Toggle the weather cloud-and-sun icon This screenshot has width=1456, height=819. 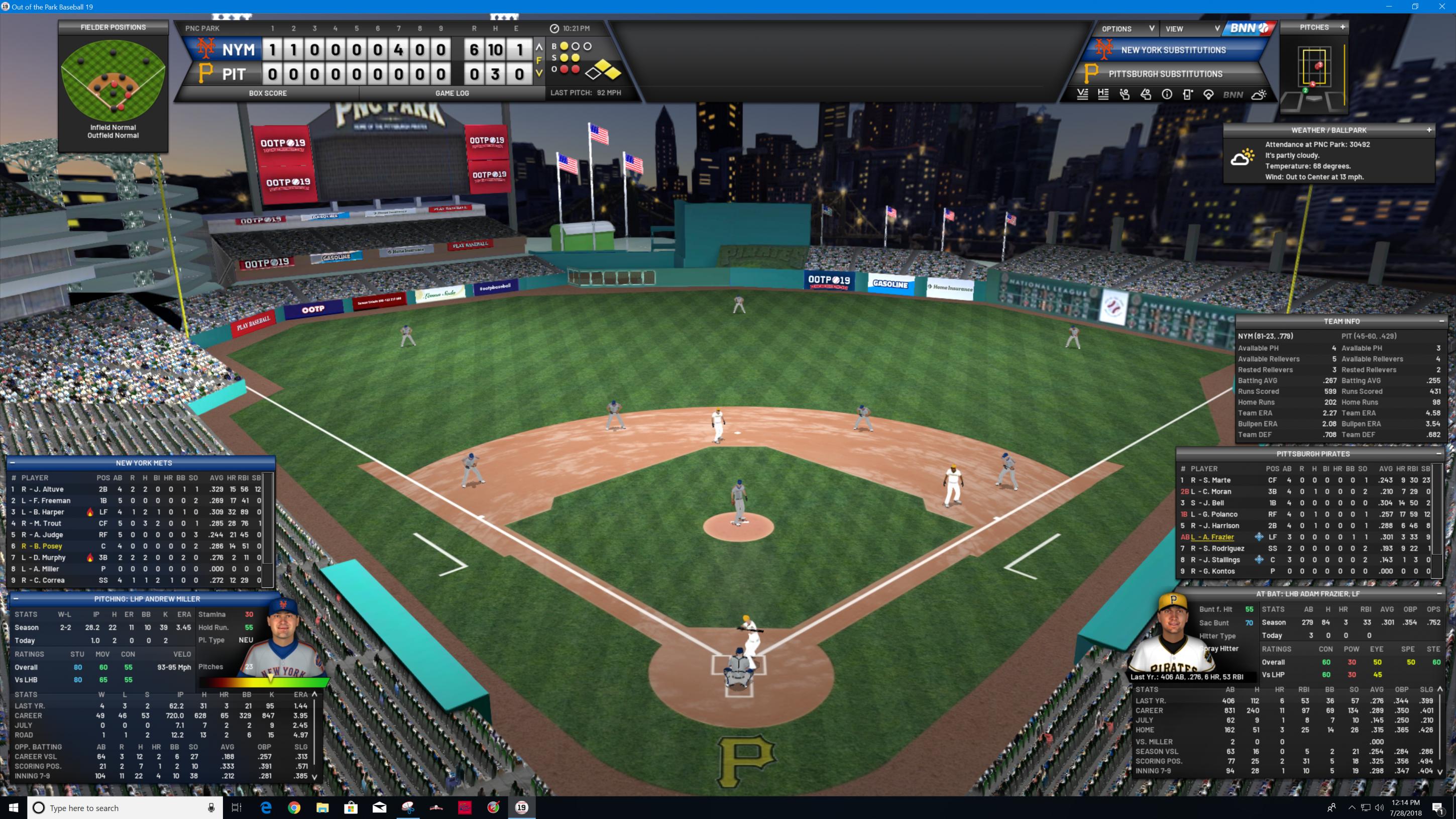1259,95
